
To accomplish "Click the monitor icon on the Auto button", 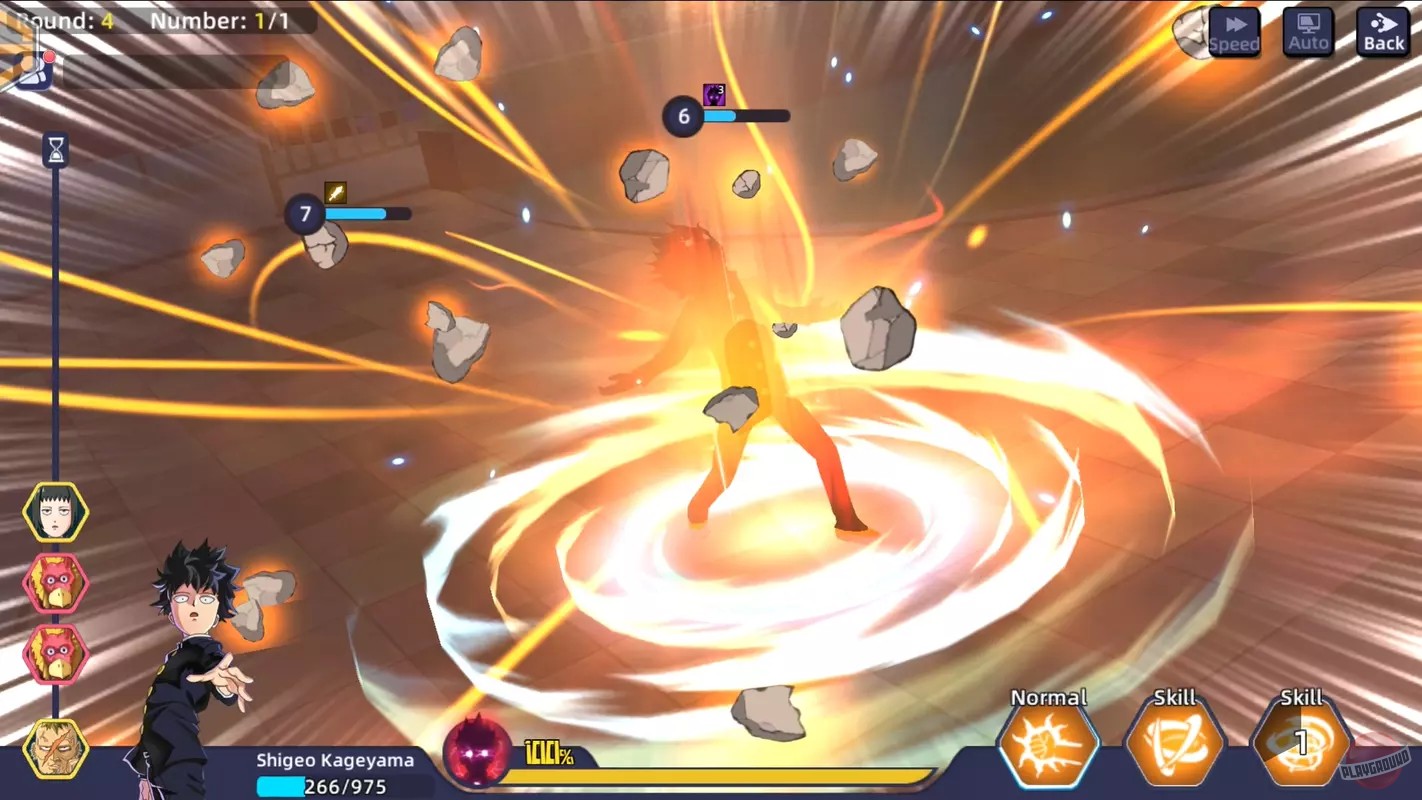I will 1307,24.
